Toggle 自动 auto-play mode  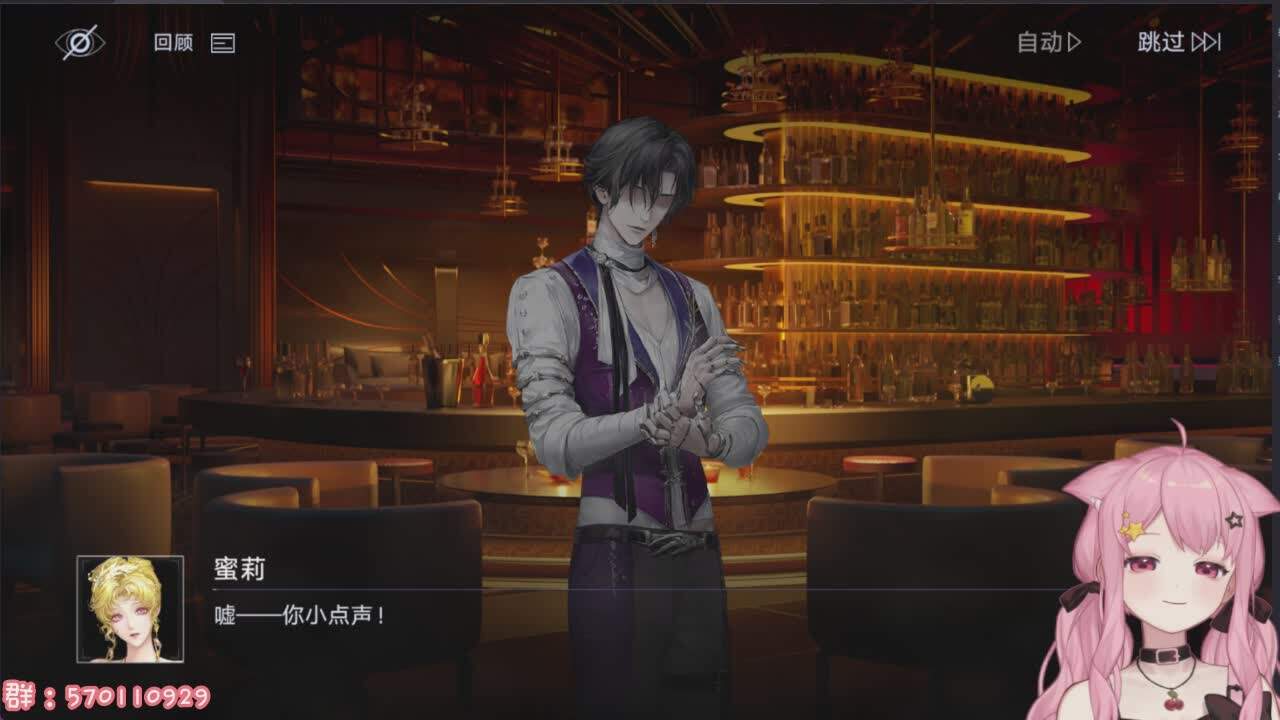(1049, 42)
